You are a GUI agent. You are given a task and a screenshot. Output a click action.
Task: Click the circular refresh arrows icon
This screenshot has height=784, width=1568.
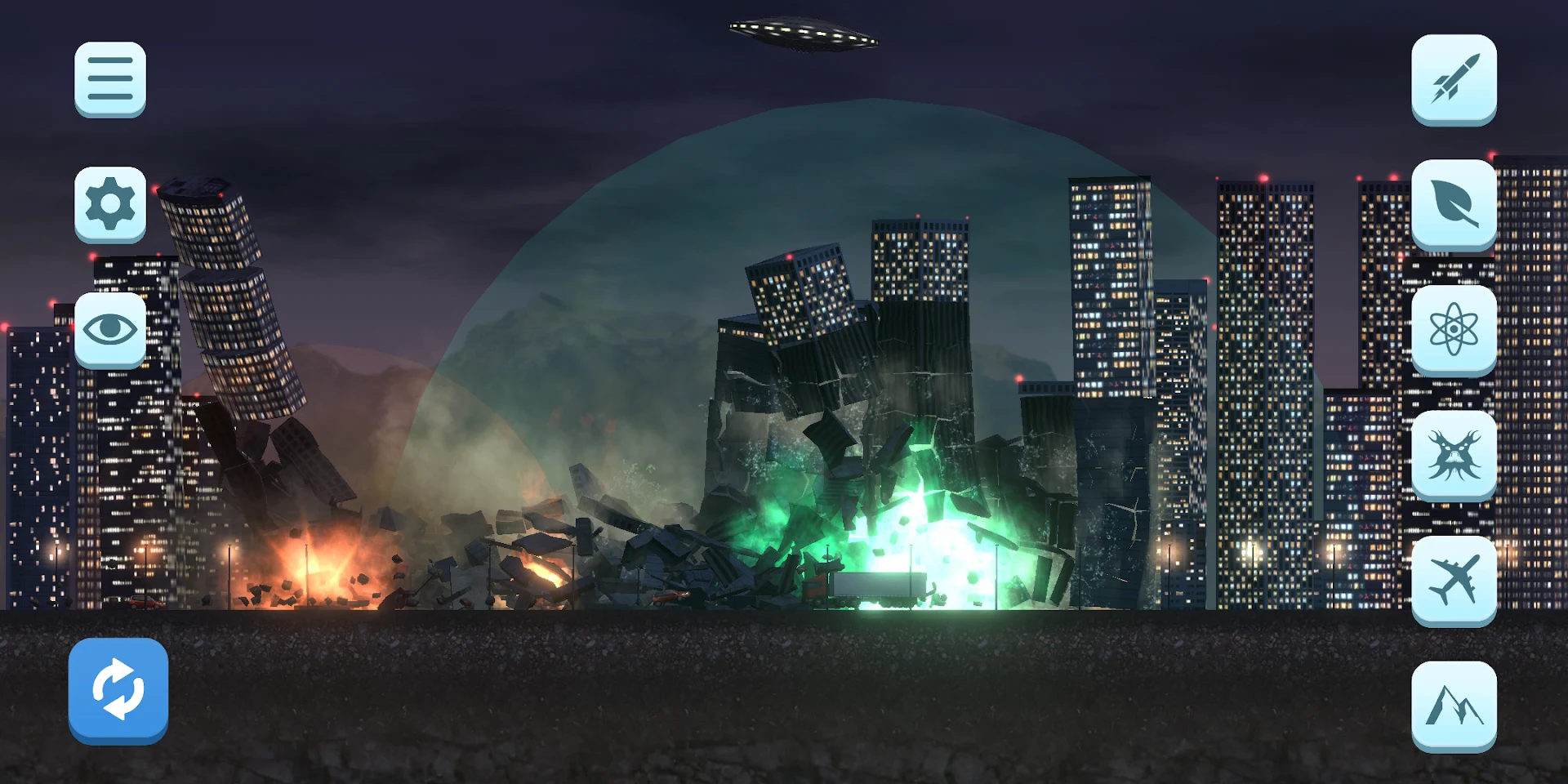tap(118, 686)
